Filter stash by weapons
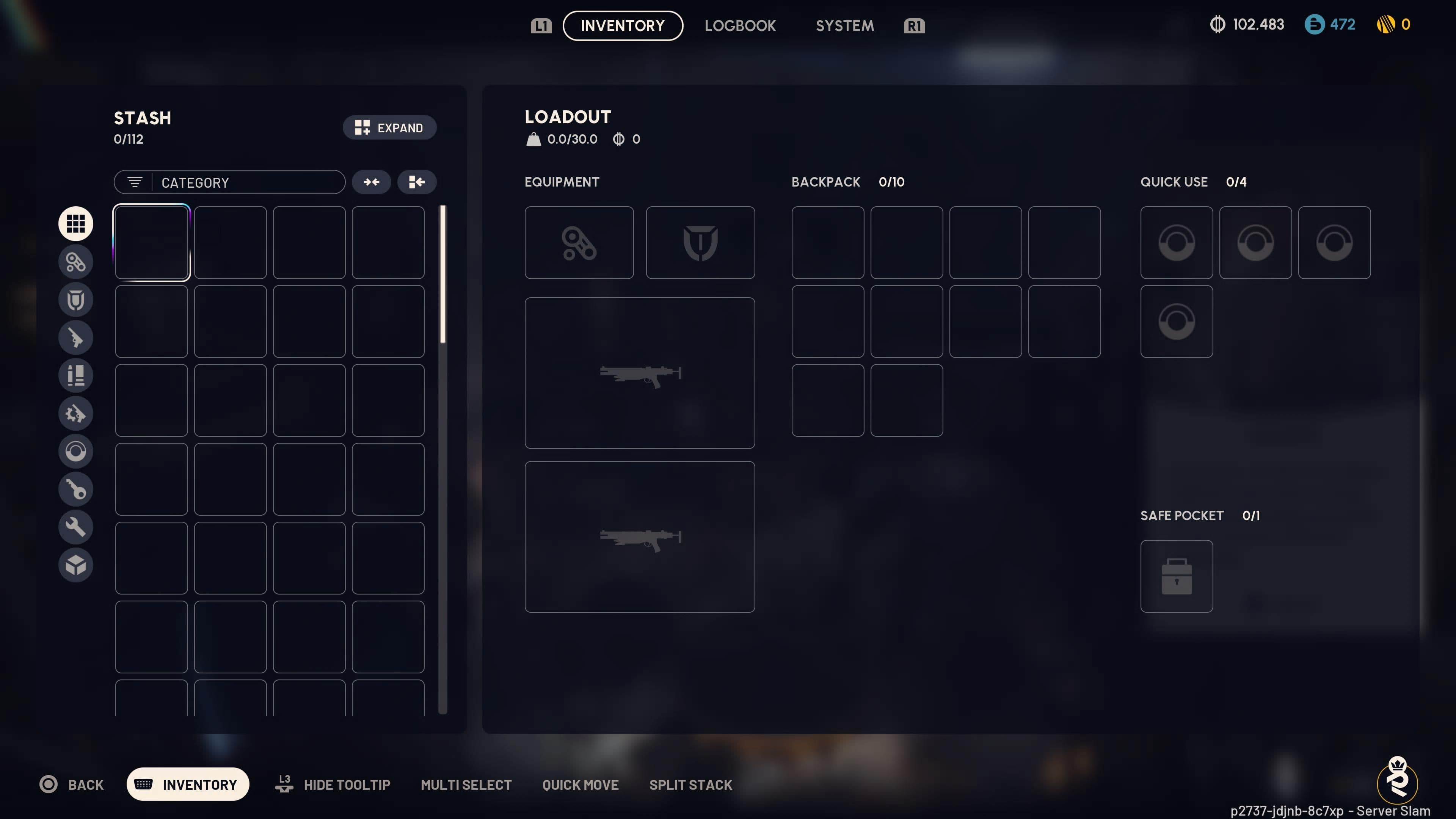The image size is (1456, 819). (x=76, y=337)
